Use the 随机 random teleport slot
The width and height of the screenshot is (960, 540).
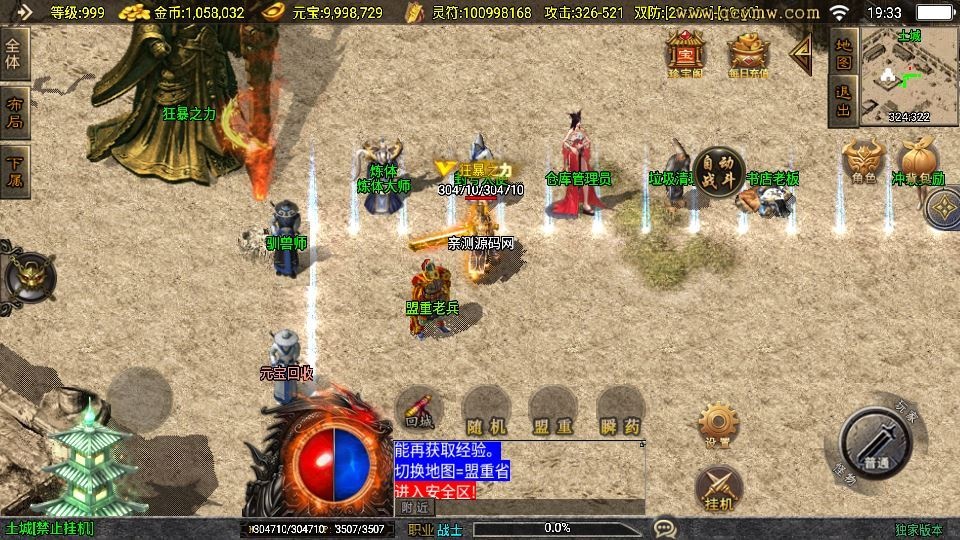point(487,411)
